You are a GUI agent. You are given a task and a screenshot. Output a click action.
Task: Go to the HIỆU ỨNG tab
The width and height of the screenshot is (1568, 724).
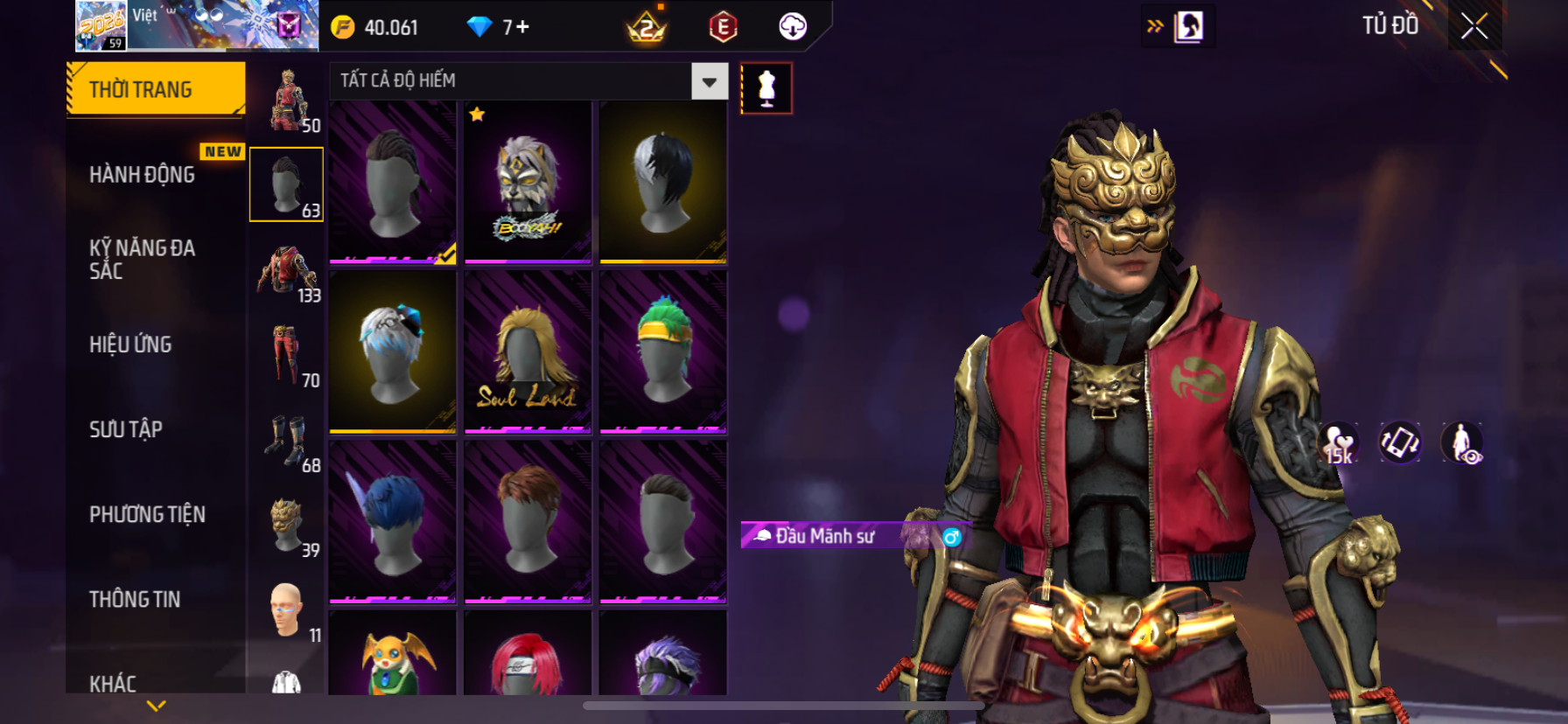tap(131, 345)
